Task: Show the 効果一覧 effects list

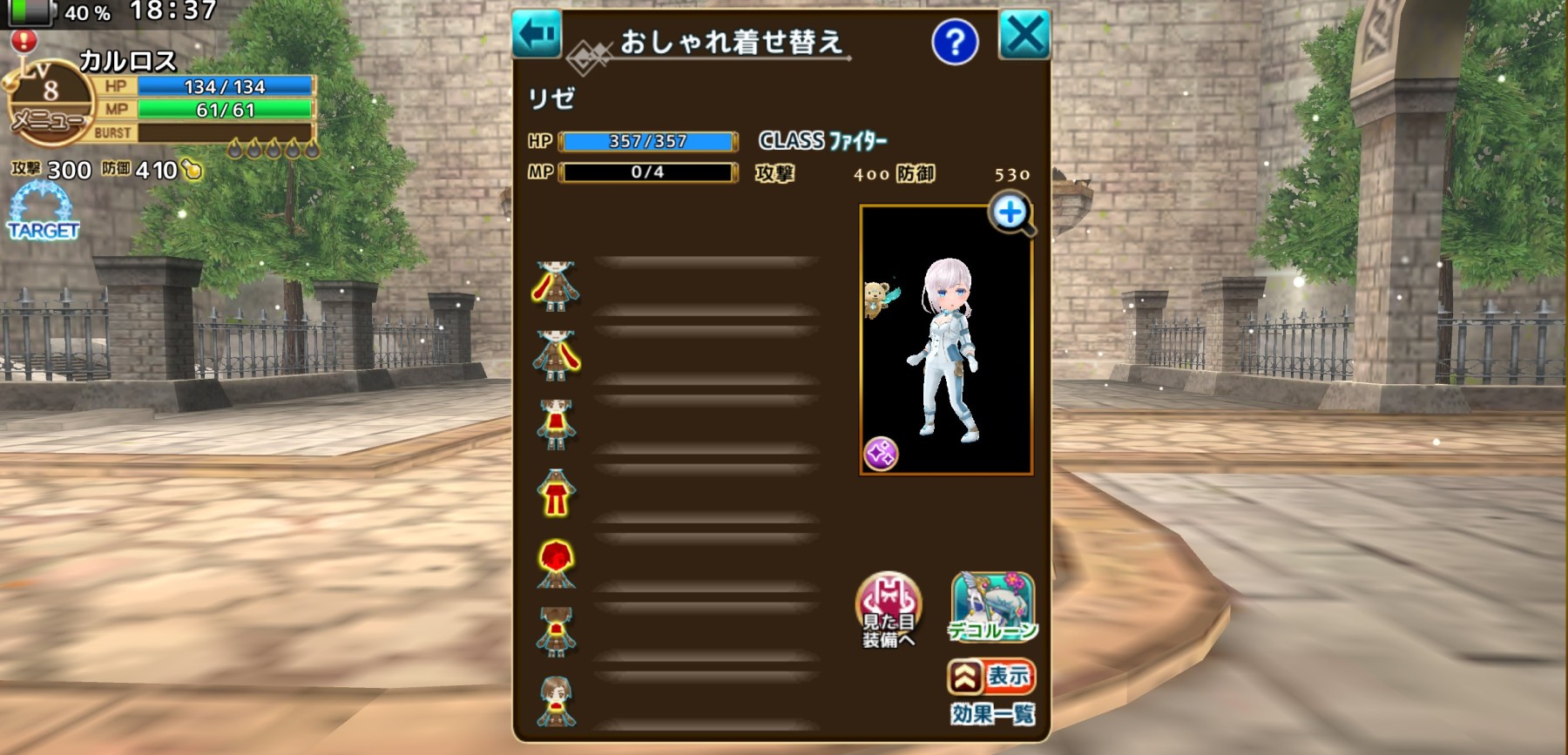Action: pos(992,715)
